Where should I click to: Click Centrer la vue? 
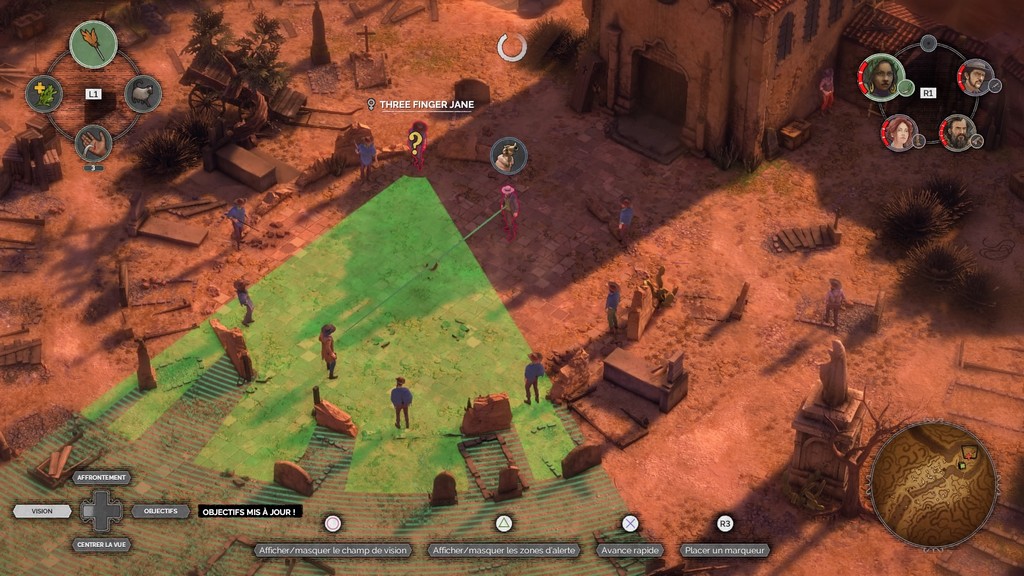point(102,545)
